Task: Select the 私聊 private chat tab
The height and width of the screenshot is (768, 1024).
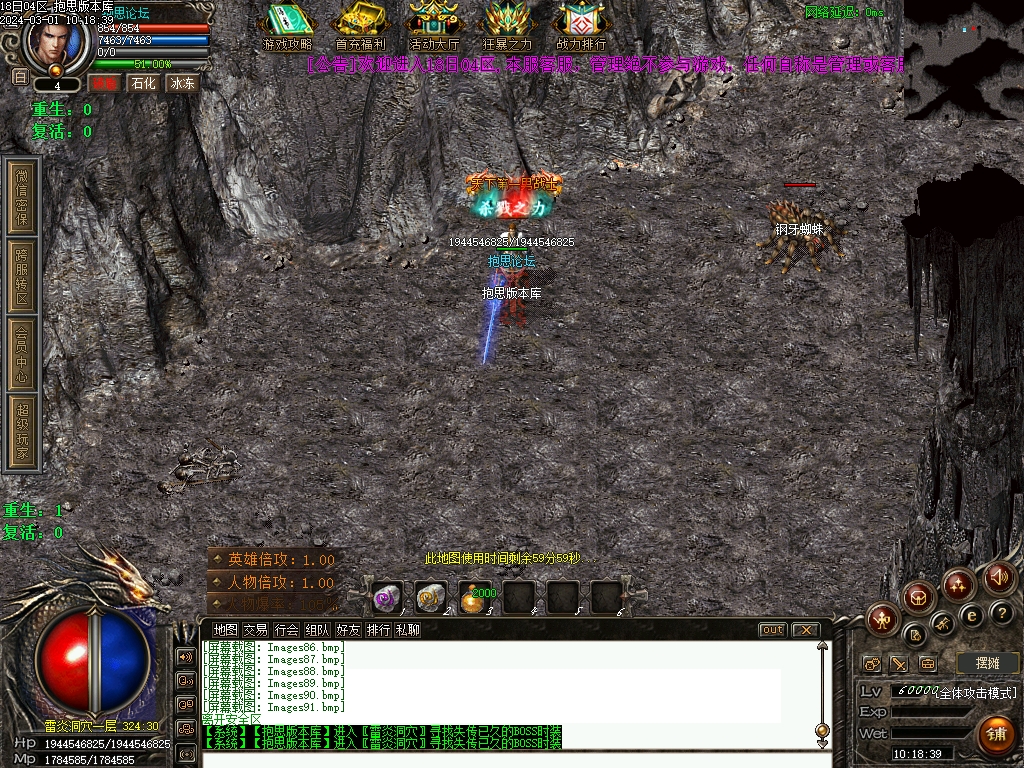Action: pos(408,630)
